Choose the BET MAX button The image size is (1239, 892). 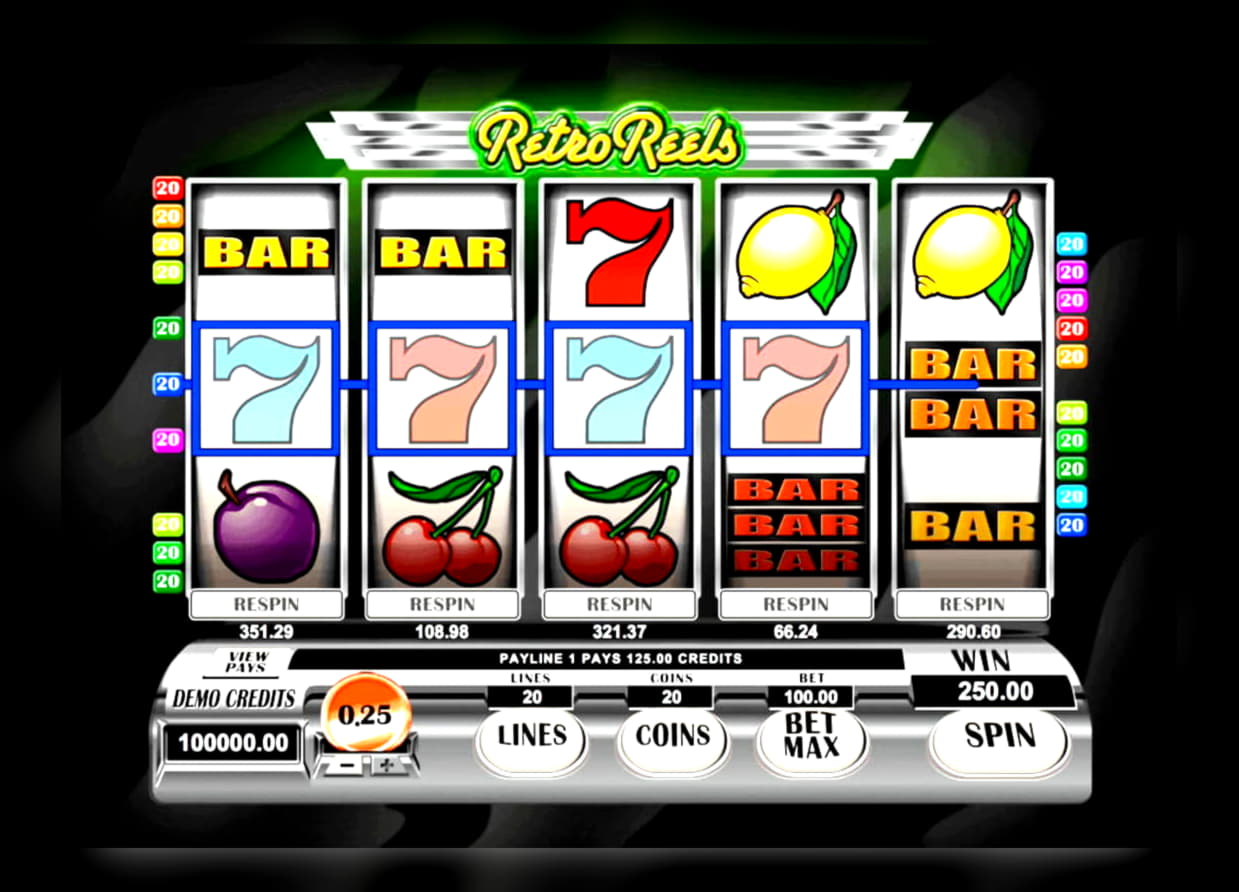[811, 738]
